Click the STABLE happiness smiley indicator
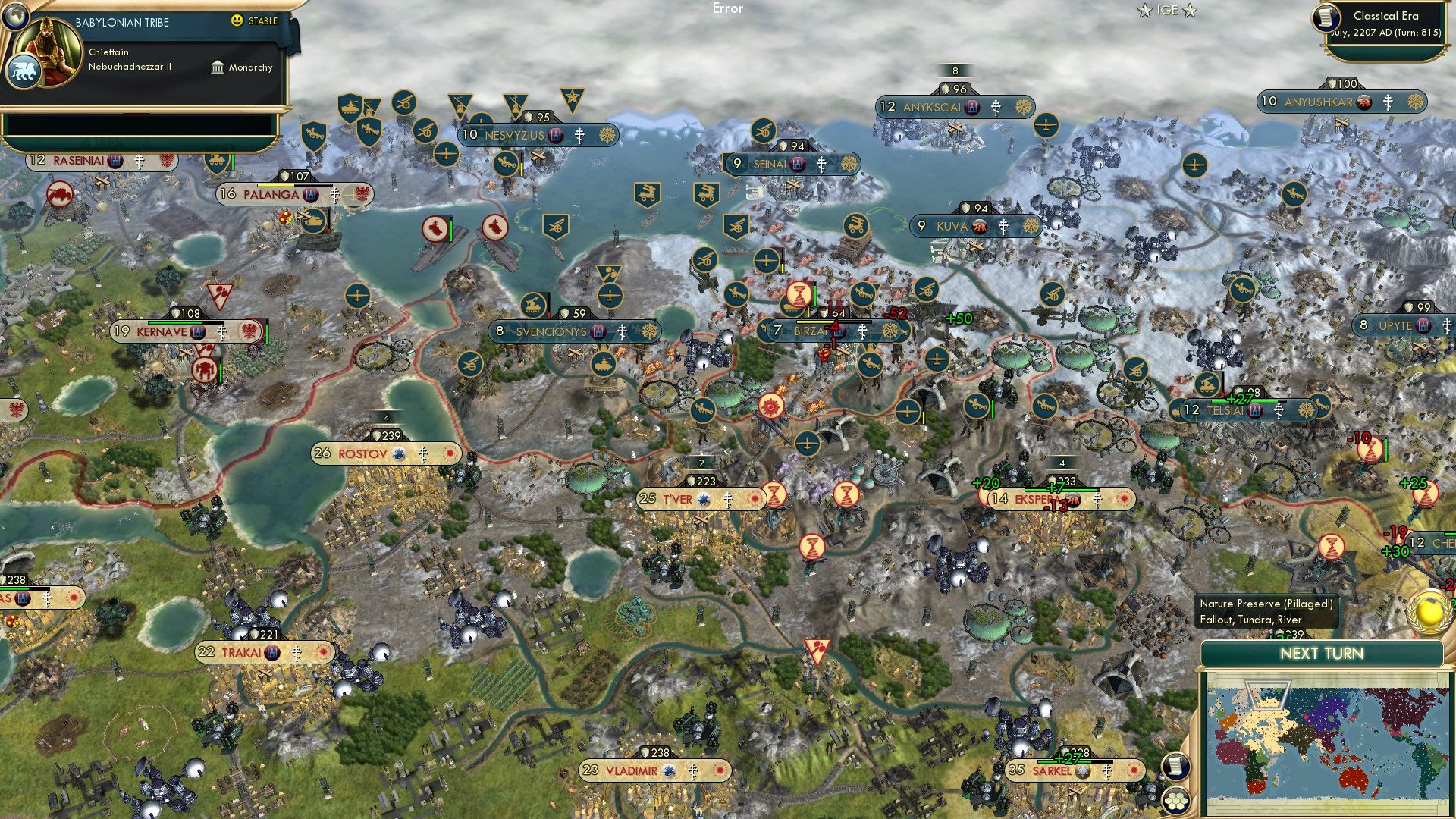1456x819 pixels. (237, 20)
